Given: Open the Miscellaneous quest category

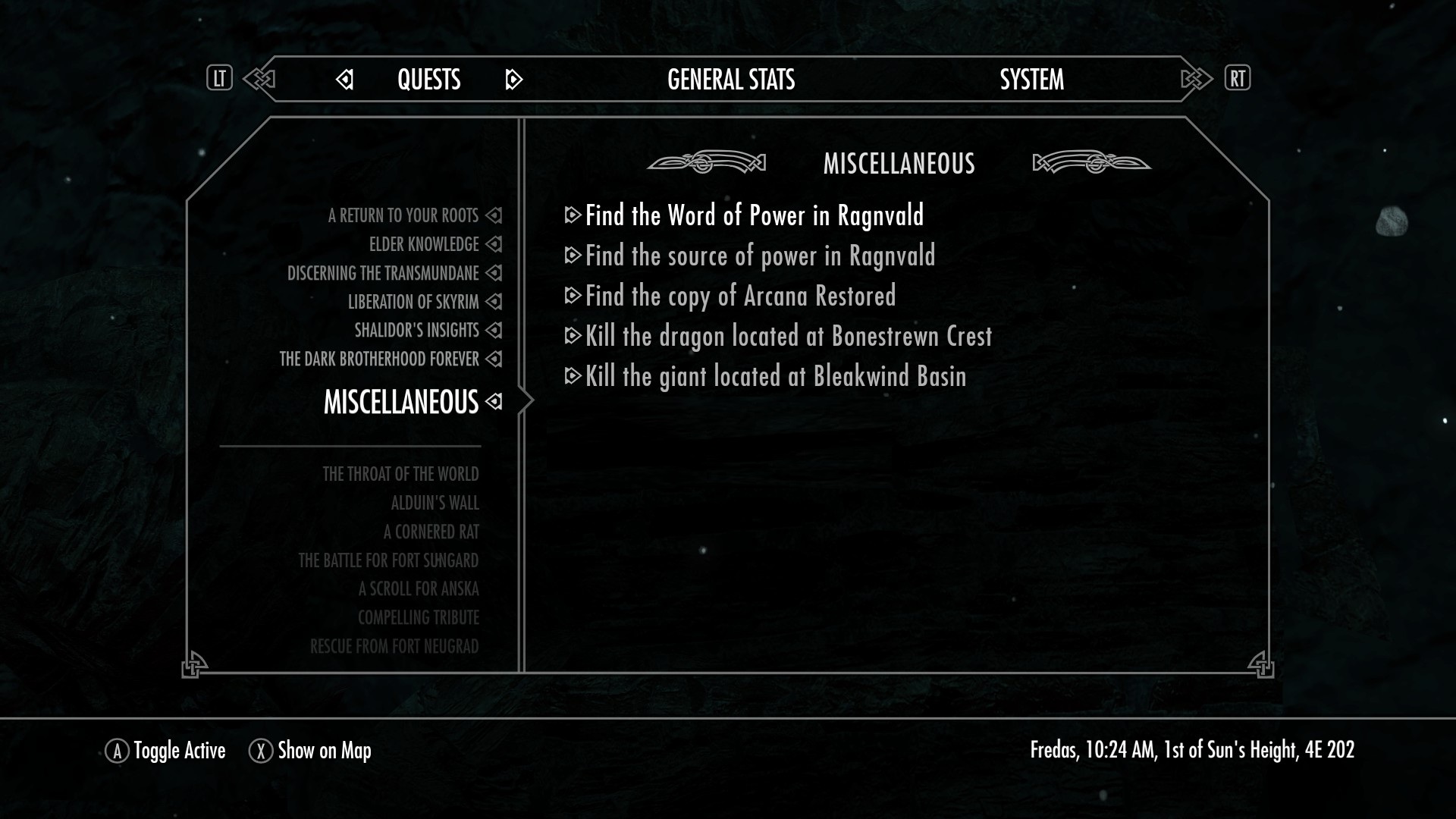Looking at the screenshot, I should tap(401, 402).
